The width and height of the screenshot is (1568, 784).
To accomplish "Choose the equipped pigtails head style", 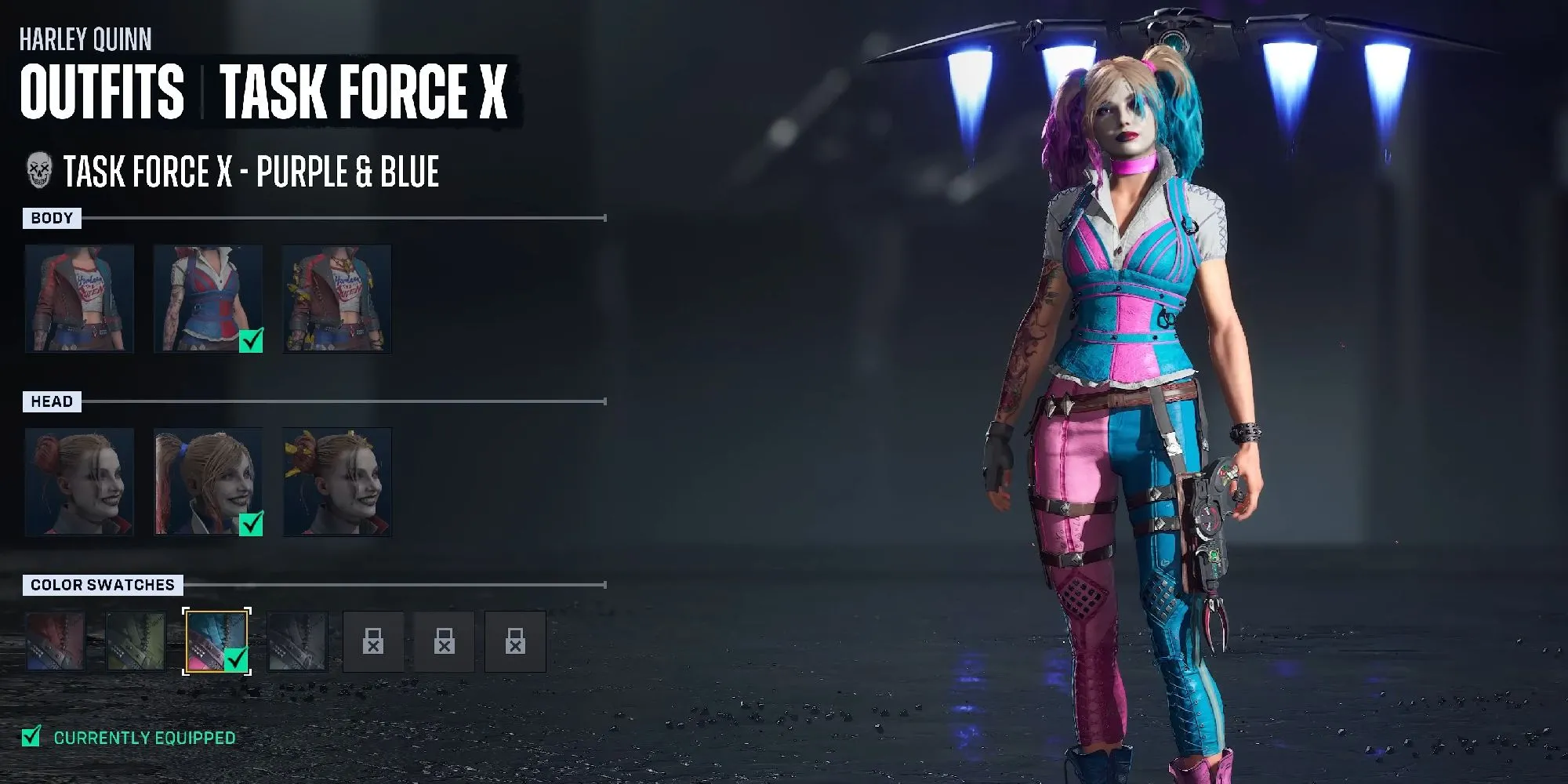I will pyautogui.click(x=208, y=482).
